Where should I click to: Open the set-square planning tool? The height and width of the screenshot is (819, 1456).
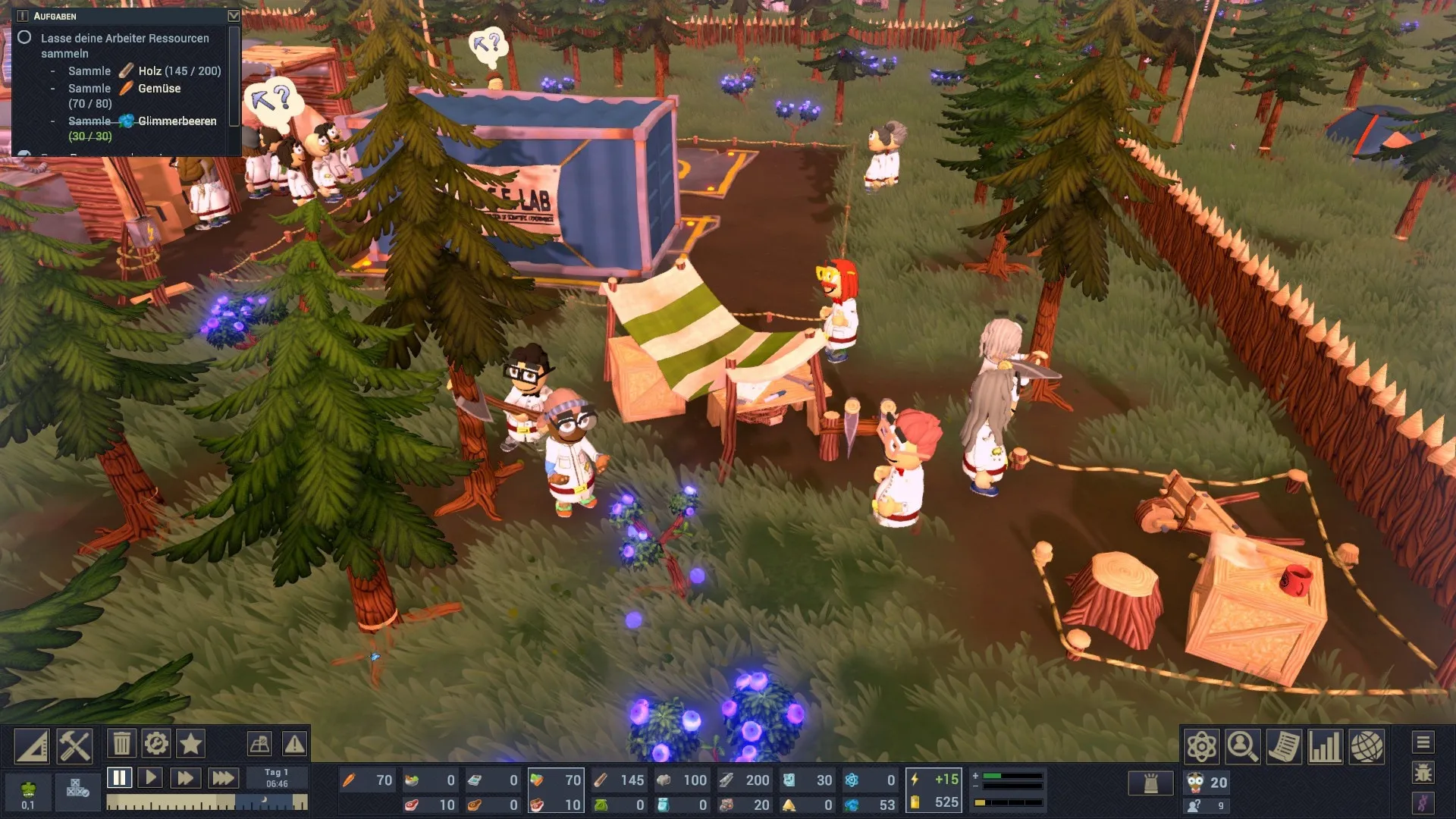(32, 746)
